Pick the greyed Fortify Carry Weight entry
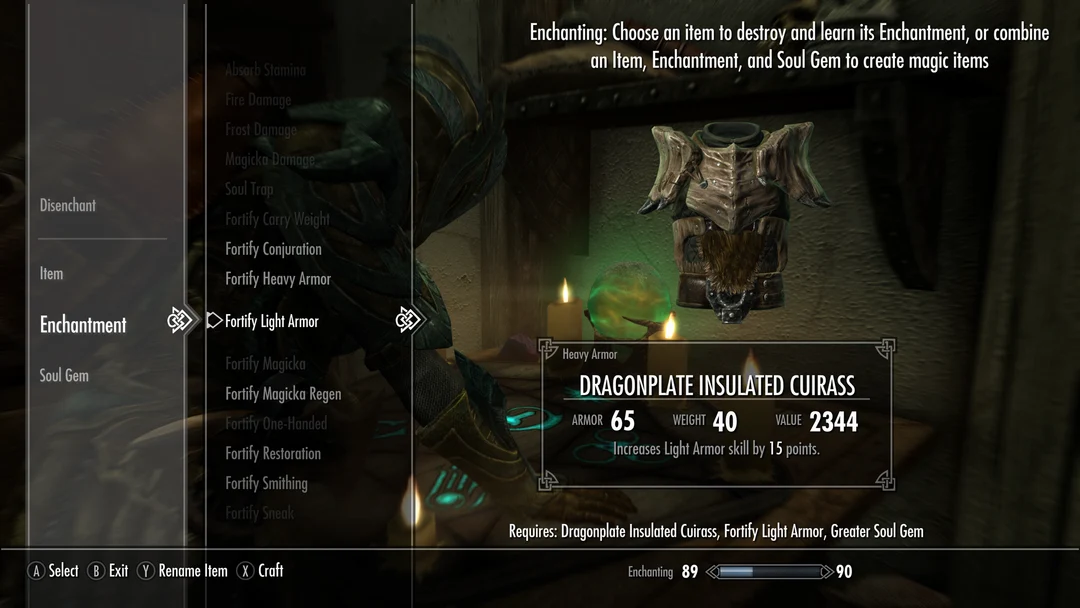Screen dimensions: 1080x608 click(277, 219)
